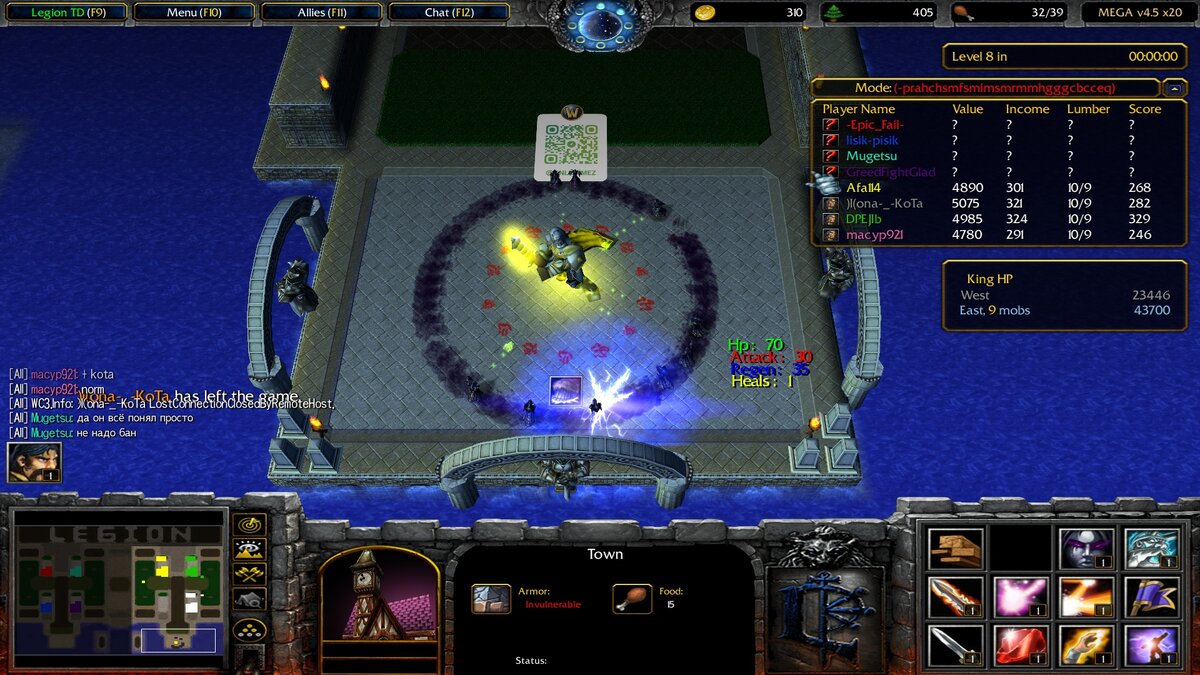Open the Chat log (F12)
The image size is (1200, 675).
pyautogui.click(x=449, y=13)
